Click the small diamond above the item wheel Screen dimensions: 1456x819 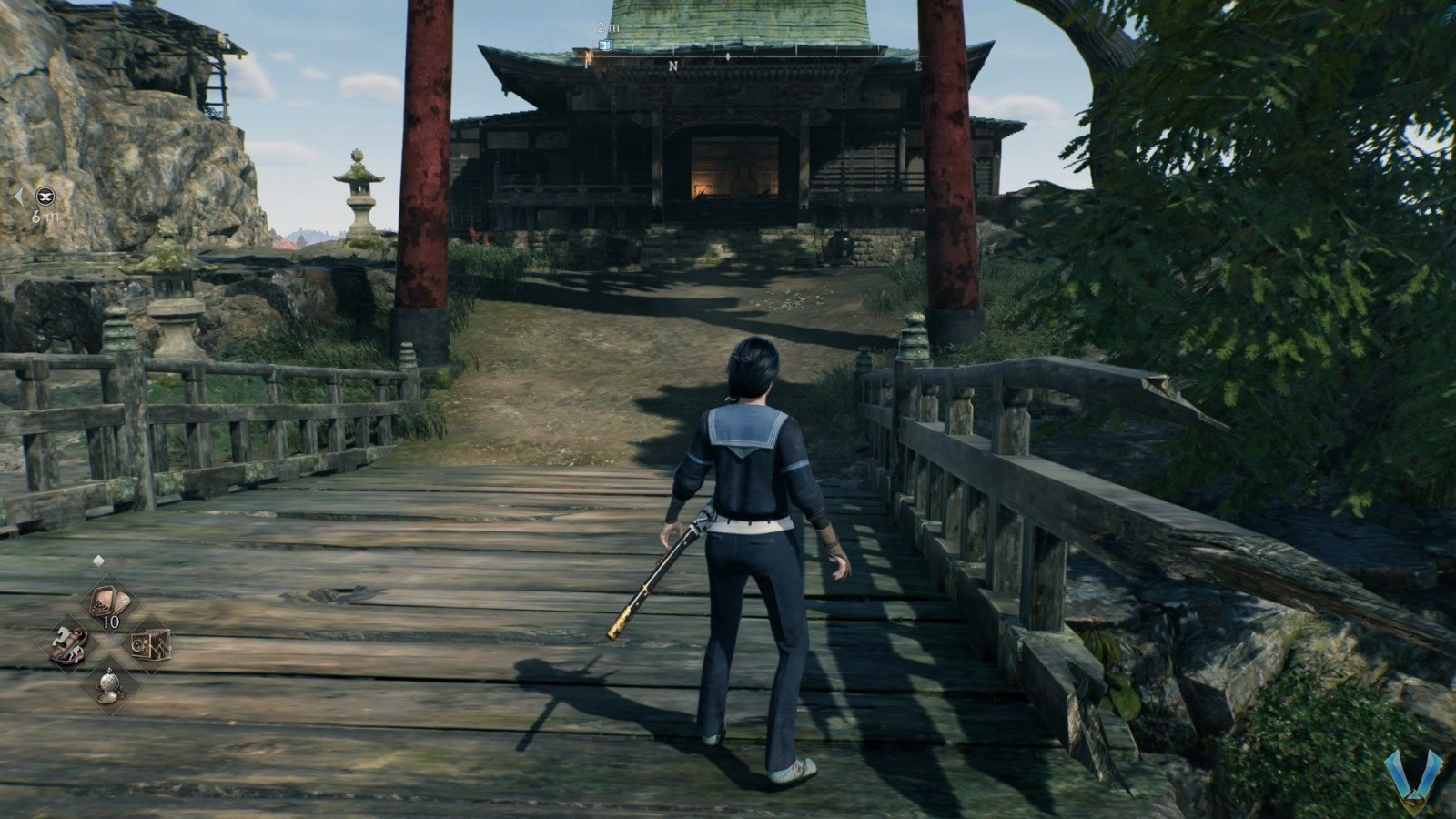coord(98,560)
